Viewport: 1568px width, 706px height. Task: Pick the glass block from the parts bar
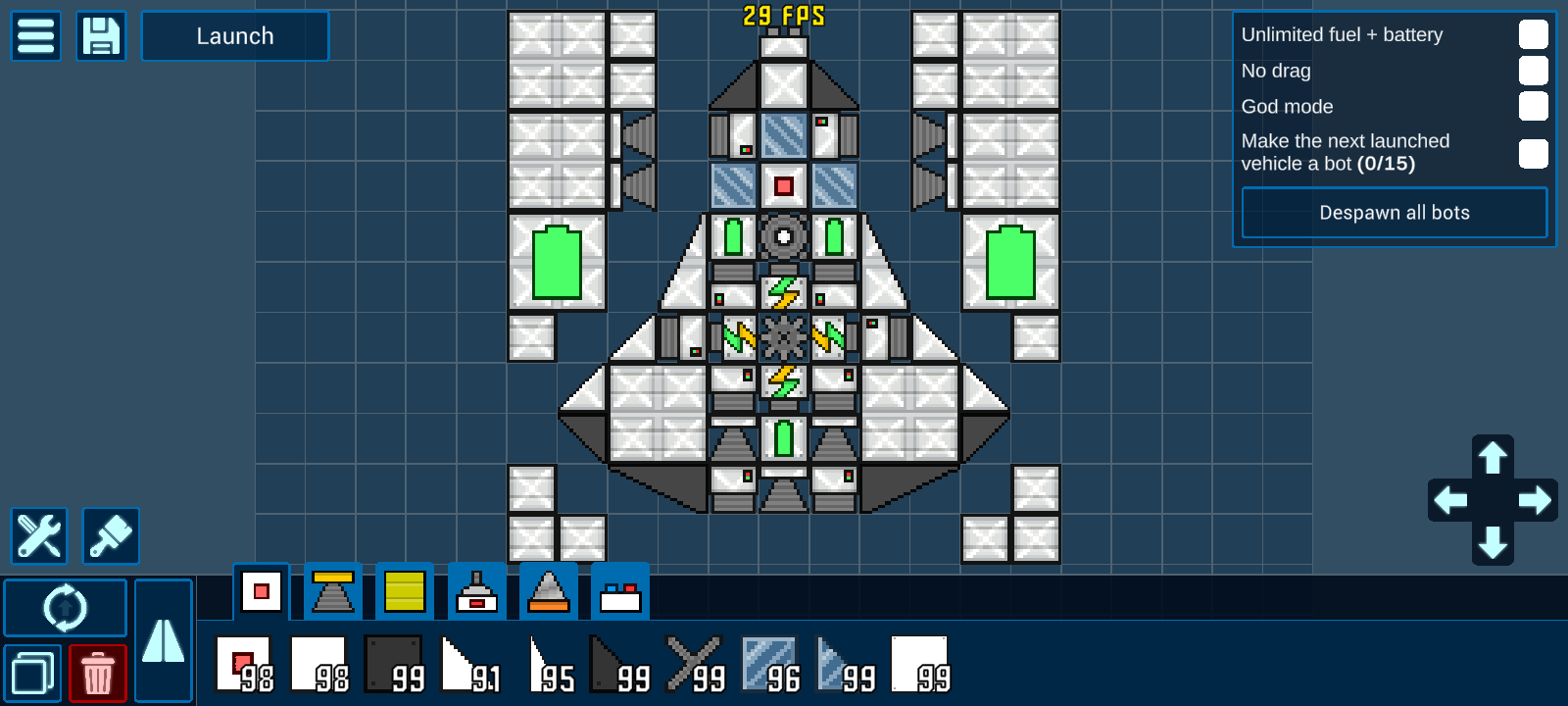(x=768, y=664)
